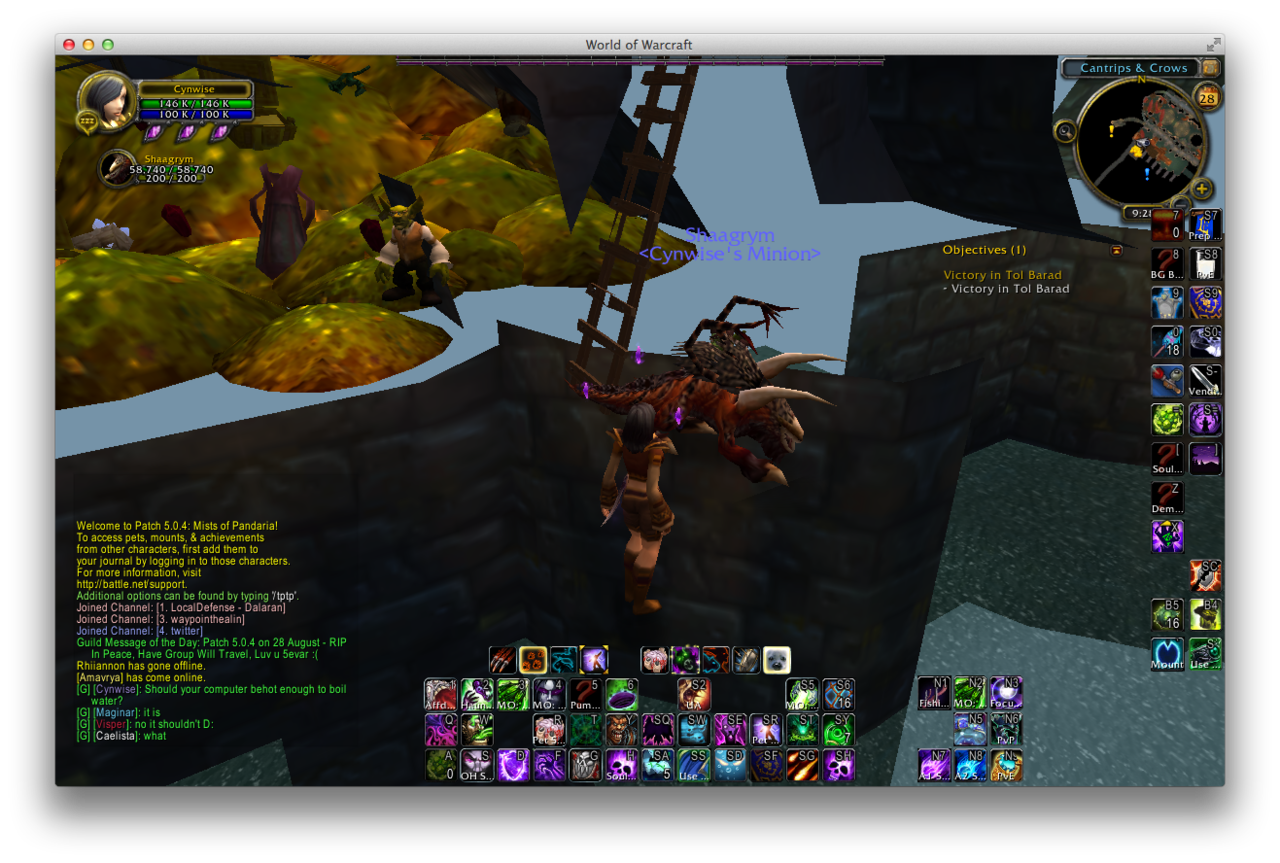
Task: Use the Fishing action on N1
Action: 935,693
